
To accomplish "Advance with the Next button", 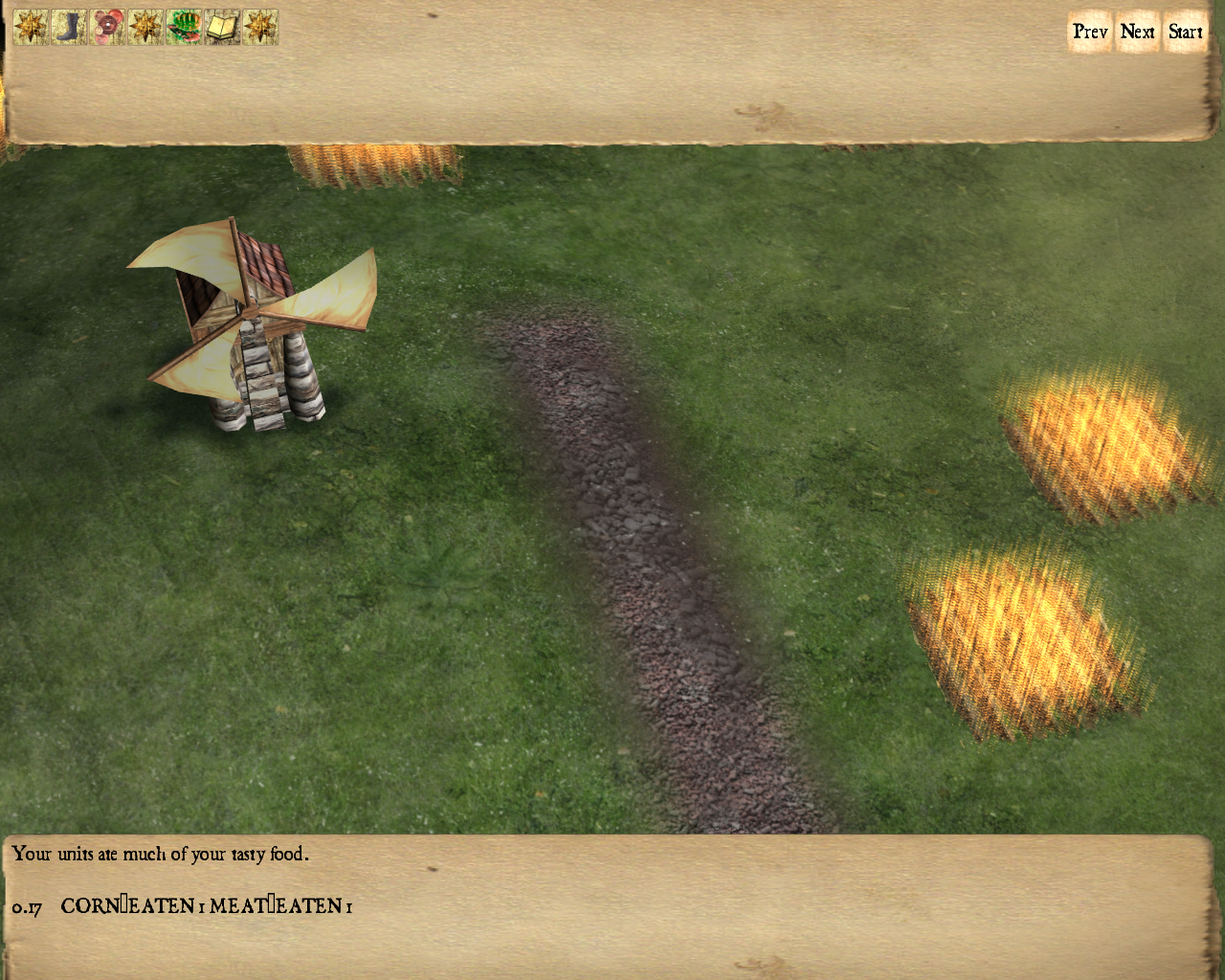I will (1138, 32).
